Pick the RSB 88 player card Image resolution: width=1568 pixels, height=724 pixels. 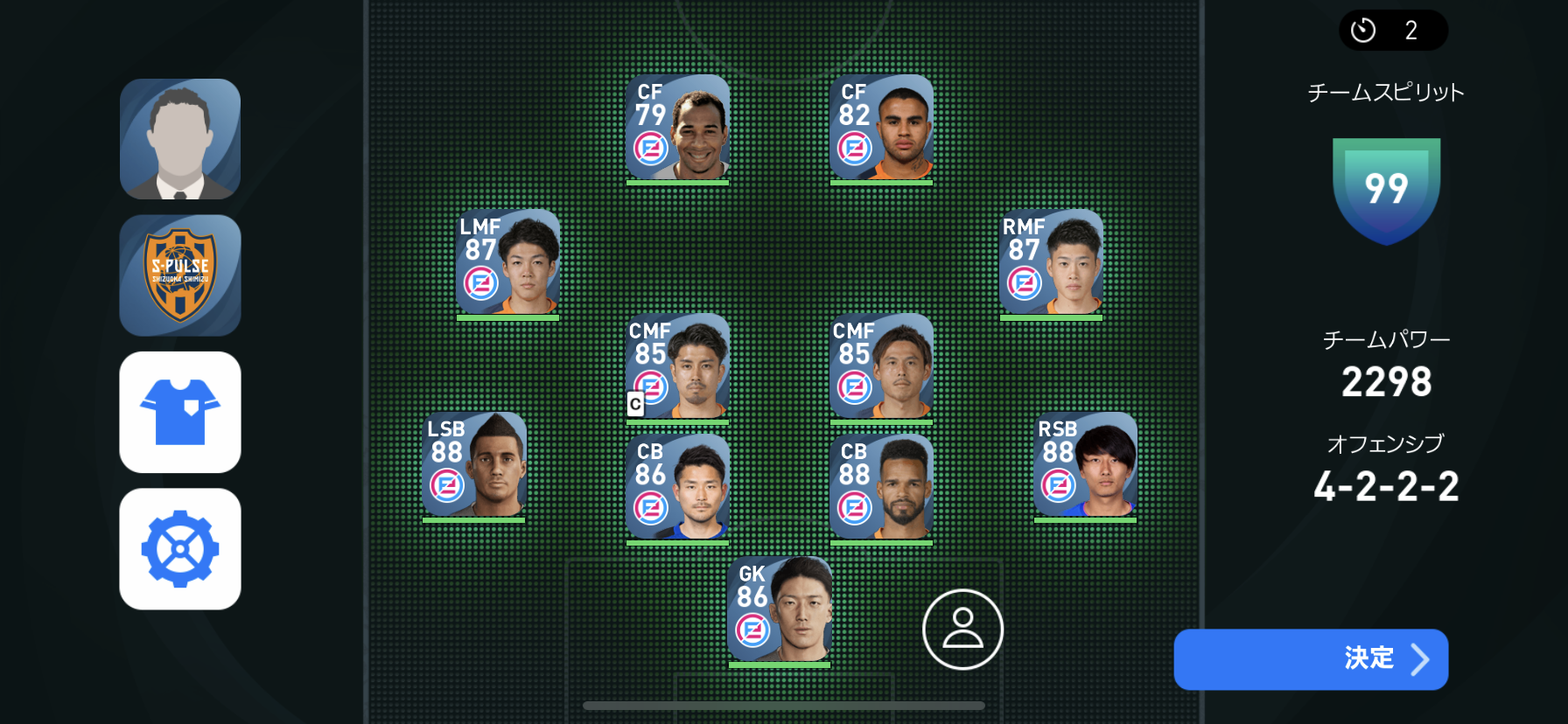pyautogui.click(x=1085, y=465)
